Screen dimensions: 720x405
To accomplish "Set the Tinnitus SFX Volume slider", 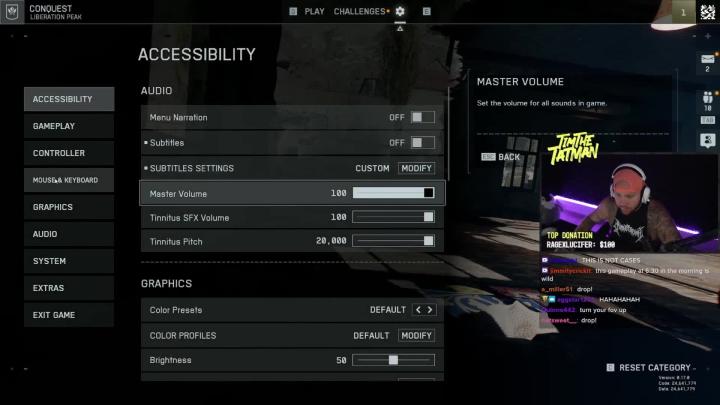I will [393, 217].
